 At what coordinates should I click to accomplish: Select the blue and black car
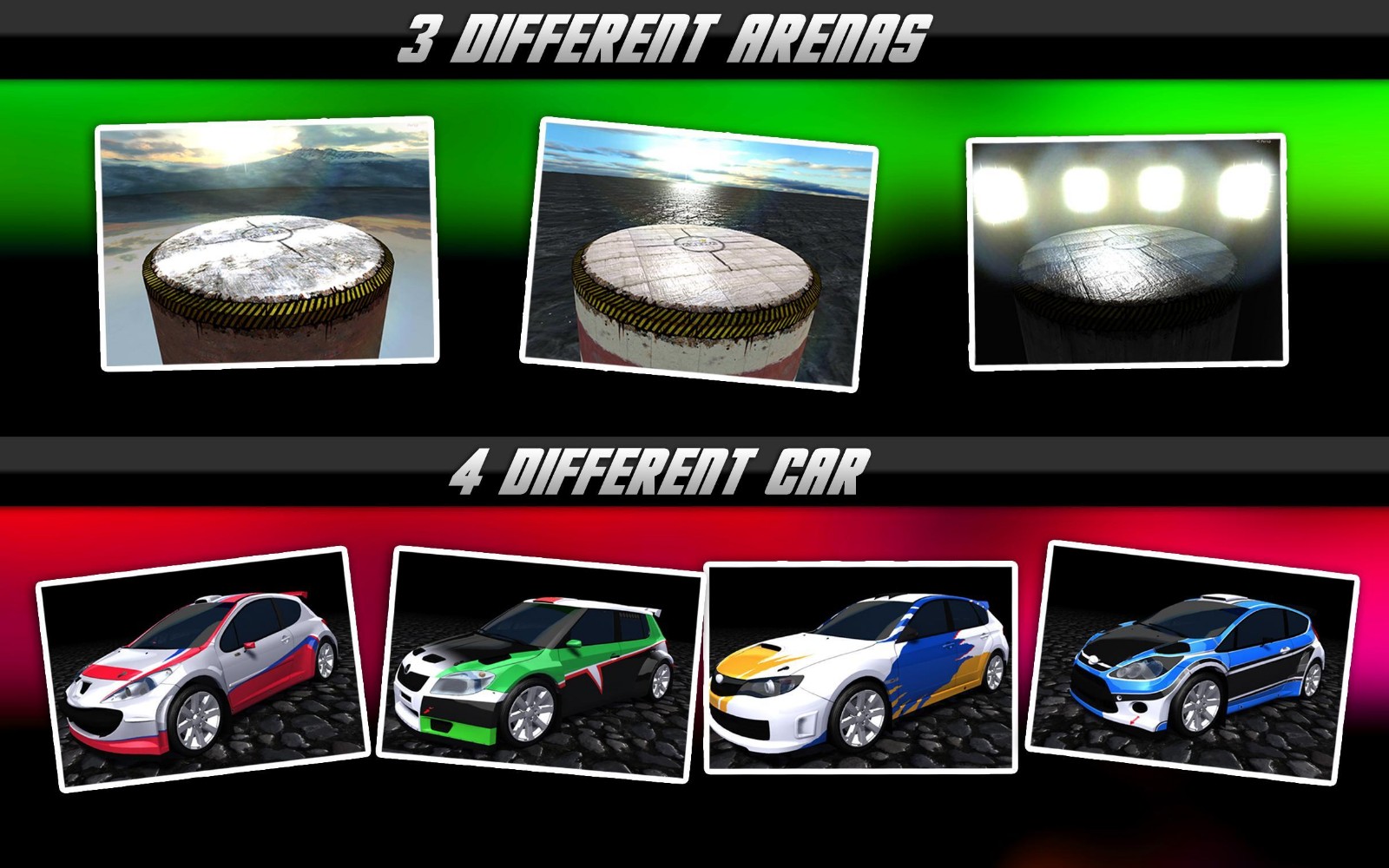[1192, 661]
